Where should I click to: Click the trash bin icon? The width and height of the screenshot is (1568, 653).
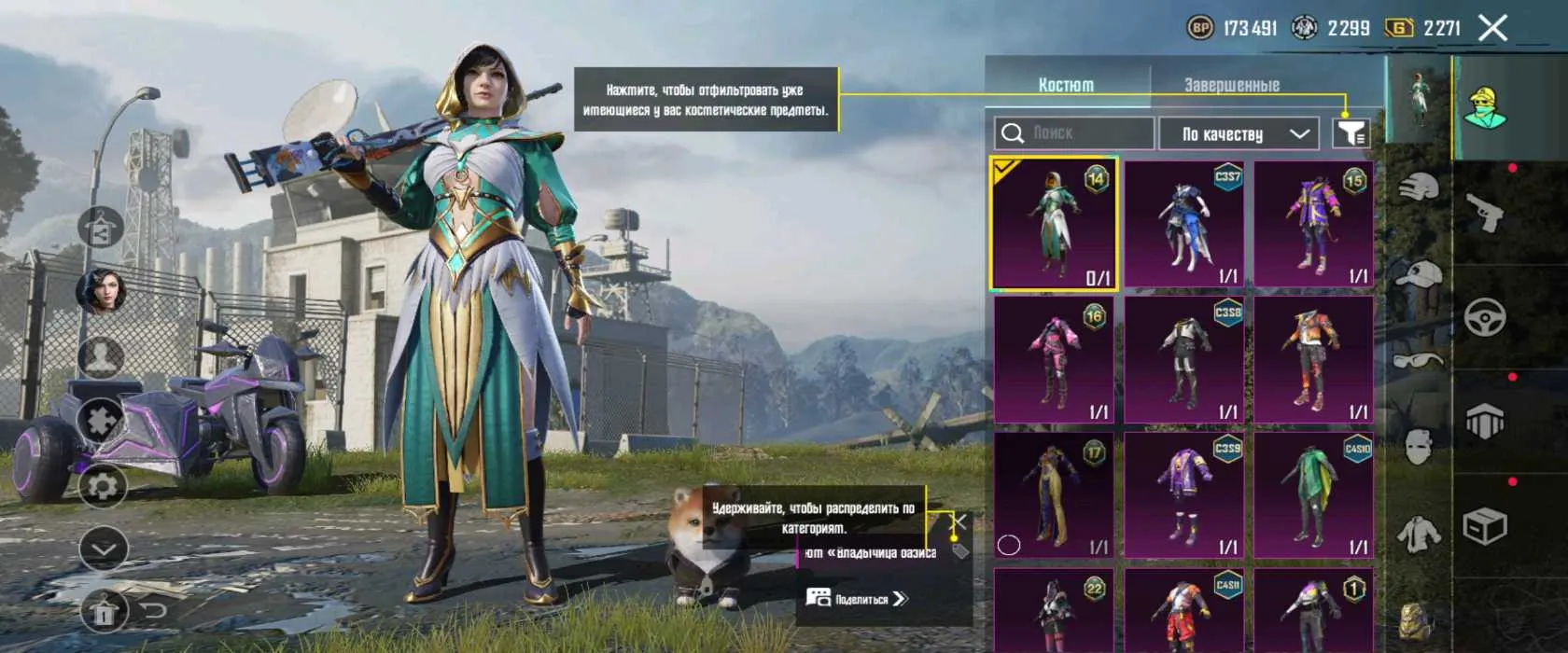104,612
